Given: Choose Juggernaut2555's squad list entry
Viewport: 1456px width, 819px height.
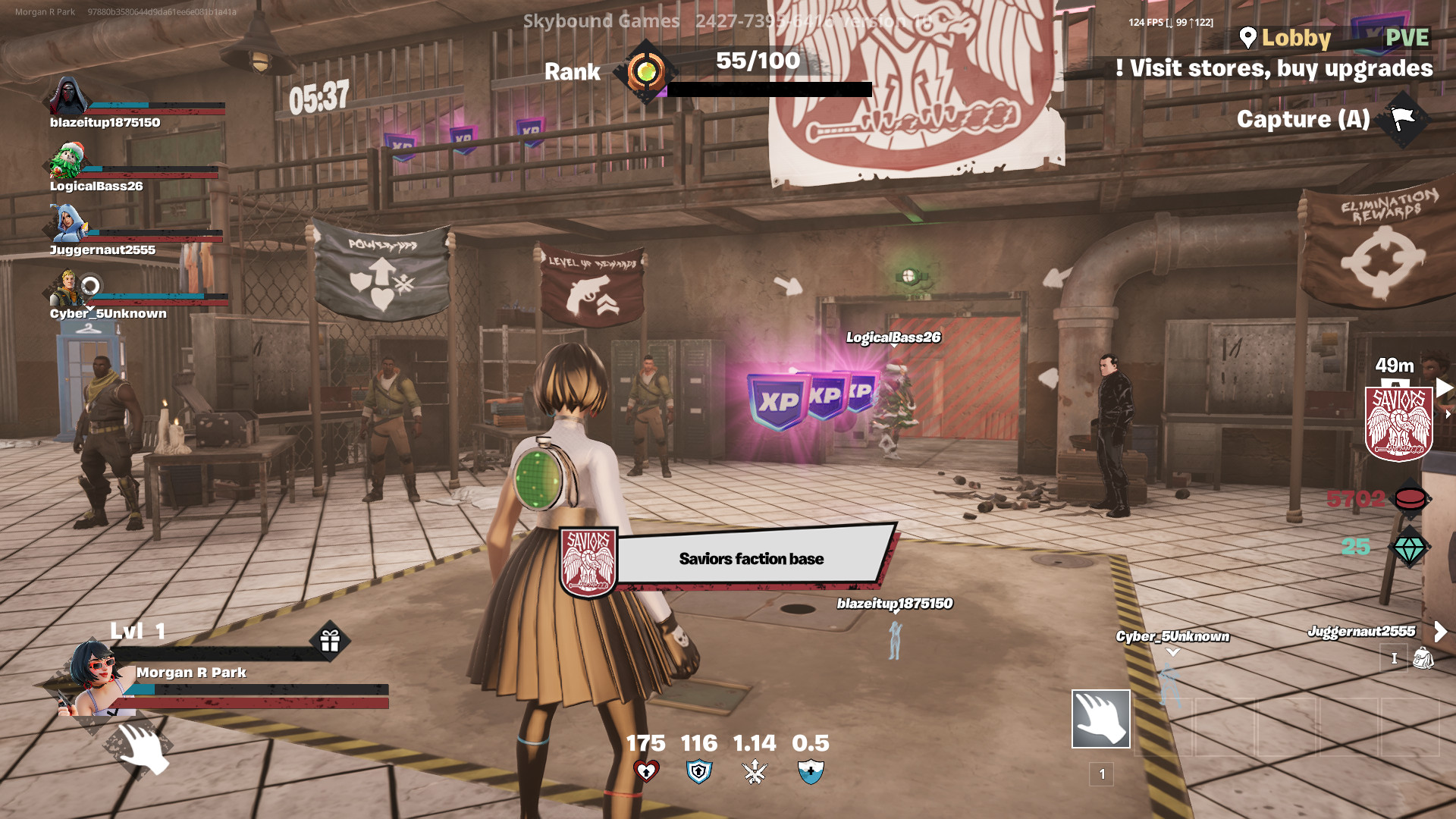Looking at the screenshot, I should (102, 249).
